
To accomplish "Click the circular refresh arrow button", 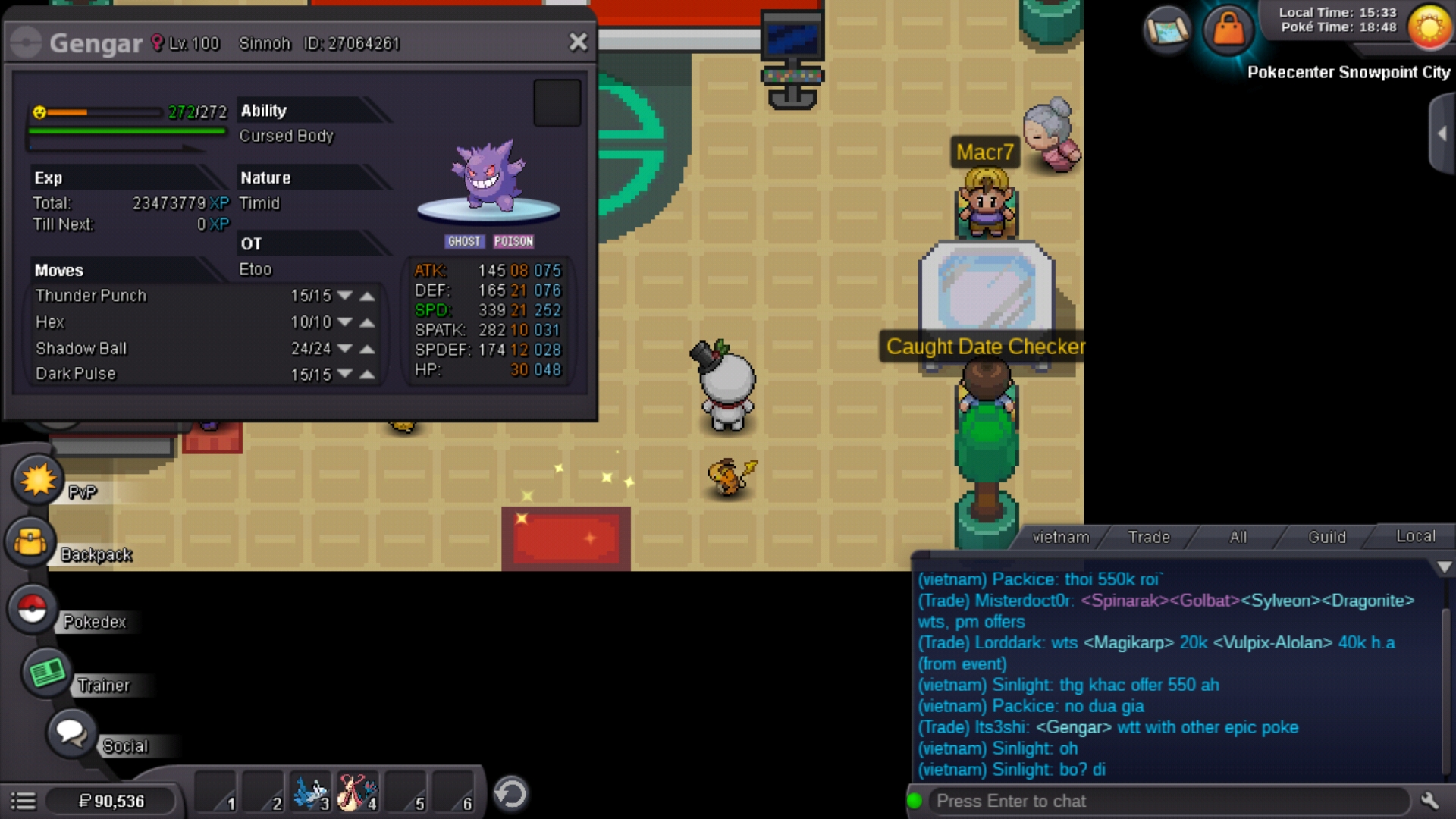I will (510, 794).
